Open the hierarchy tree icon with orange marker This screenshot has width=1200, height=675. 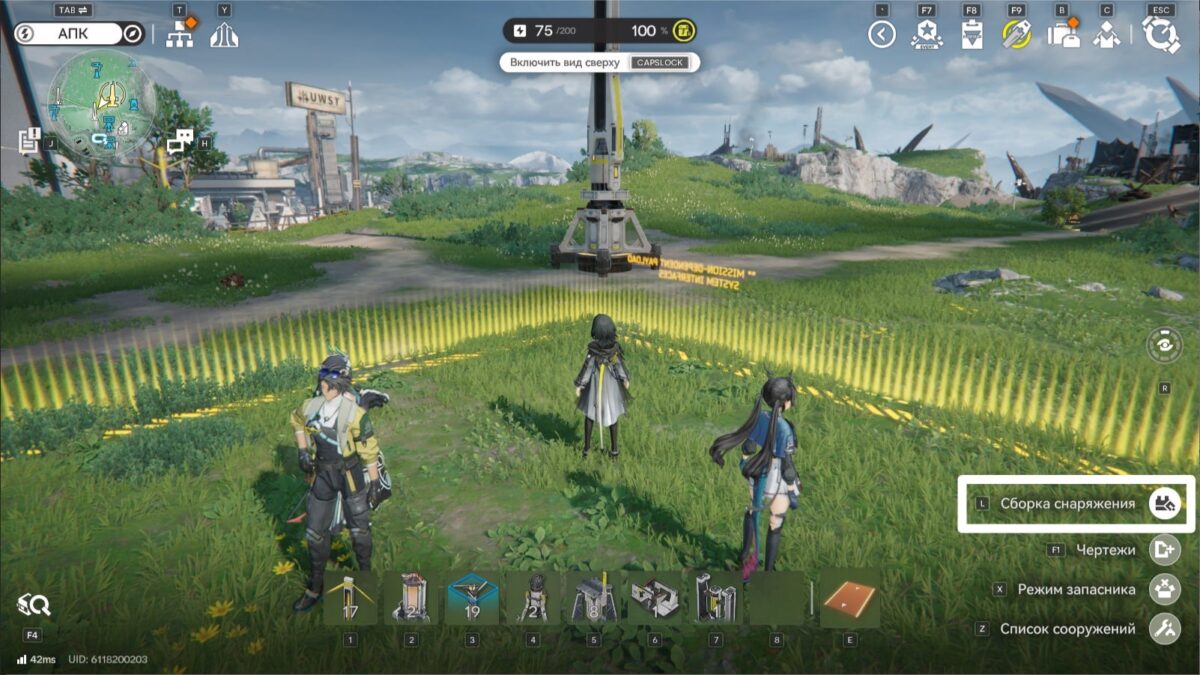[x=181, y=35]
